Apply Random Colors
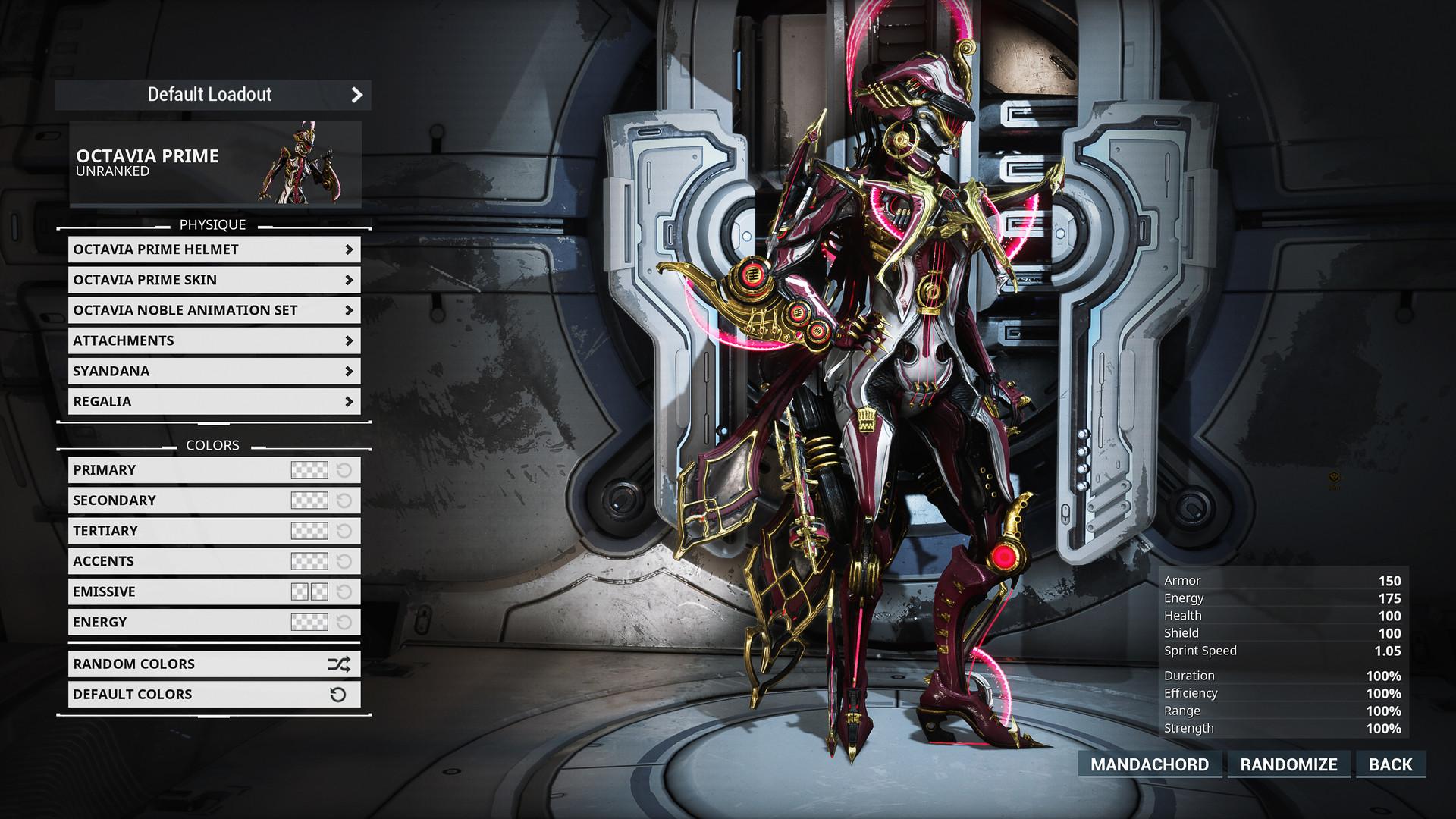This screenshot has width=1456, height=819. coord(214,664)
